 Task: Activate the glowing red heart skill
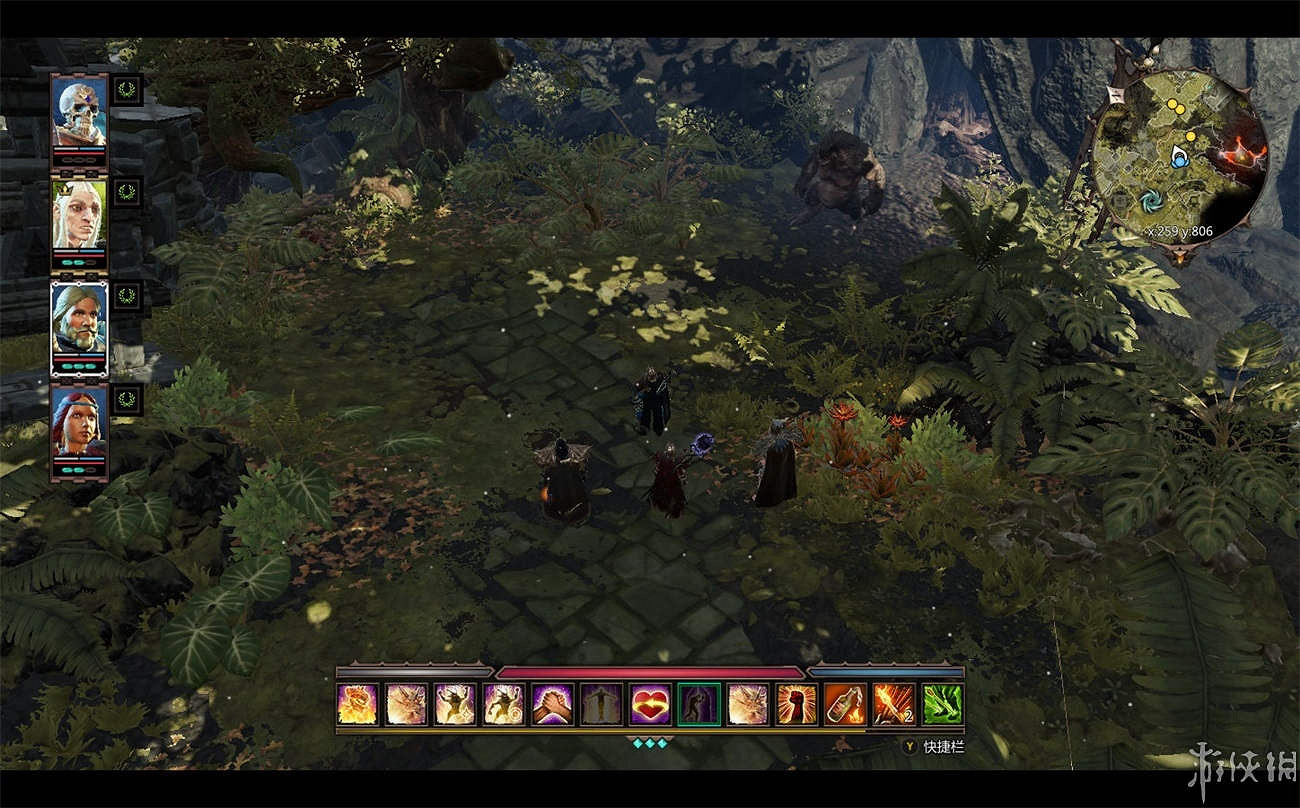650,704
